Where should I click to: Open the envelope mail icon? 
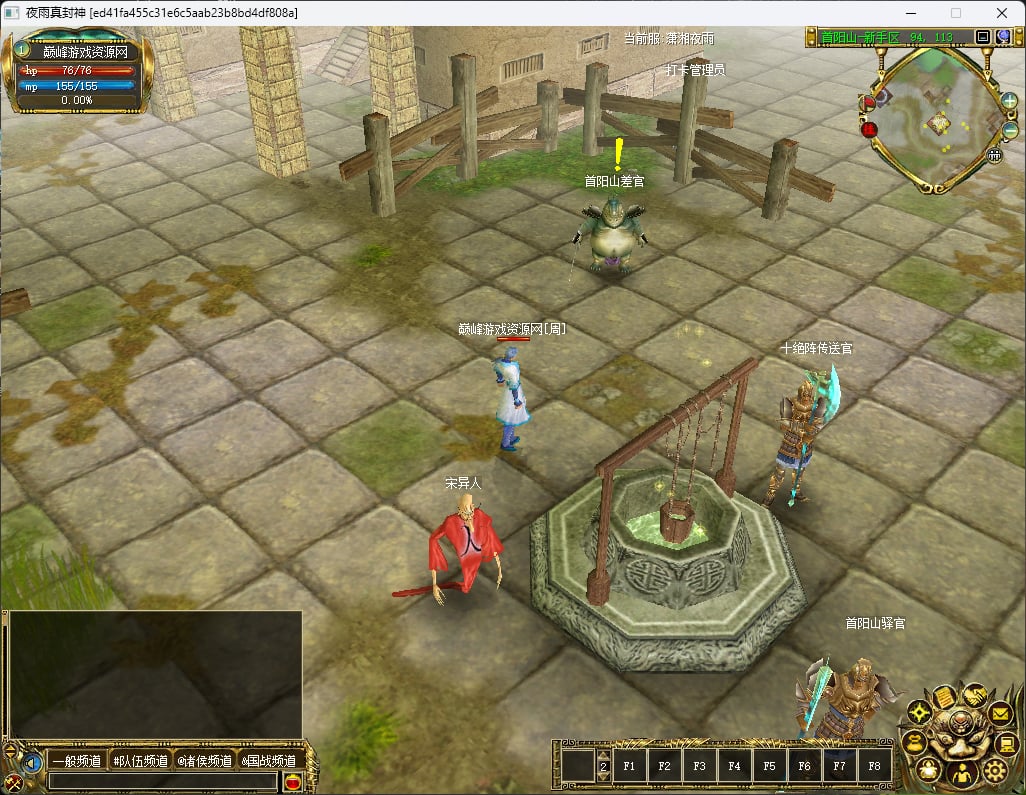[x=1001, y=714]
